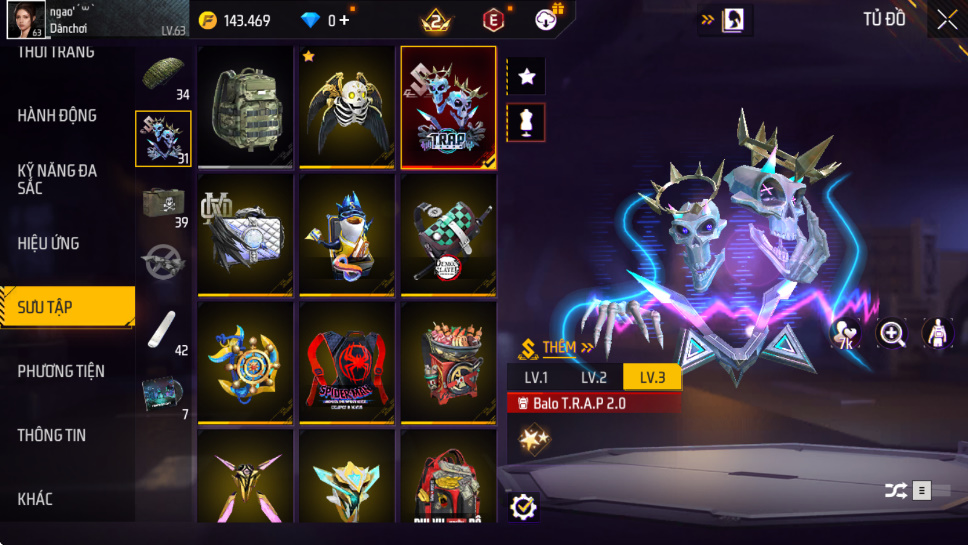Open the loot box skins subcategory
This screenshot has width=968, height=545.
tap(163, 203)
